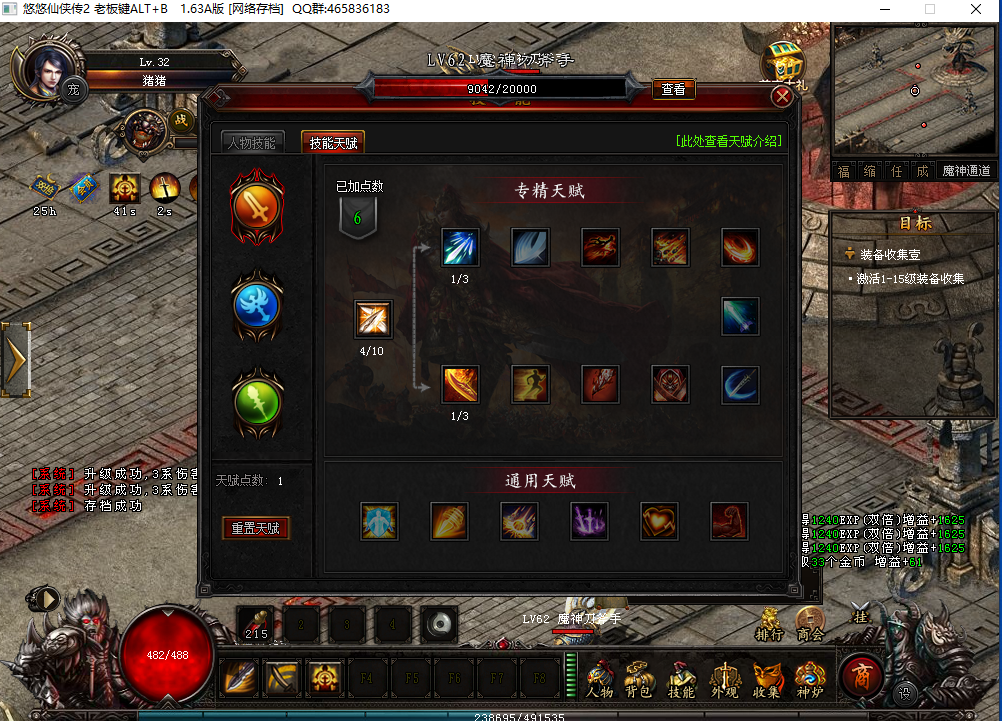Open the 神炉 furnace menu
The height and width of the screenshot is (721, 1002).
pos(809,679)
